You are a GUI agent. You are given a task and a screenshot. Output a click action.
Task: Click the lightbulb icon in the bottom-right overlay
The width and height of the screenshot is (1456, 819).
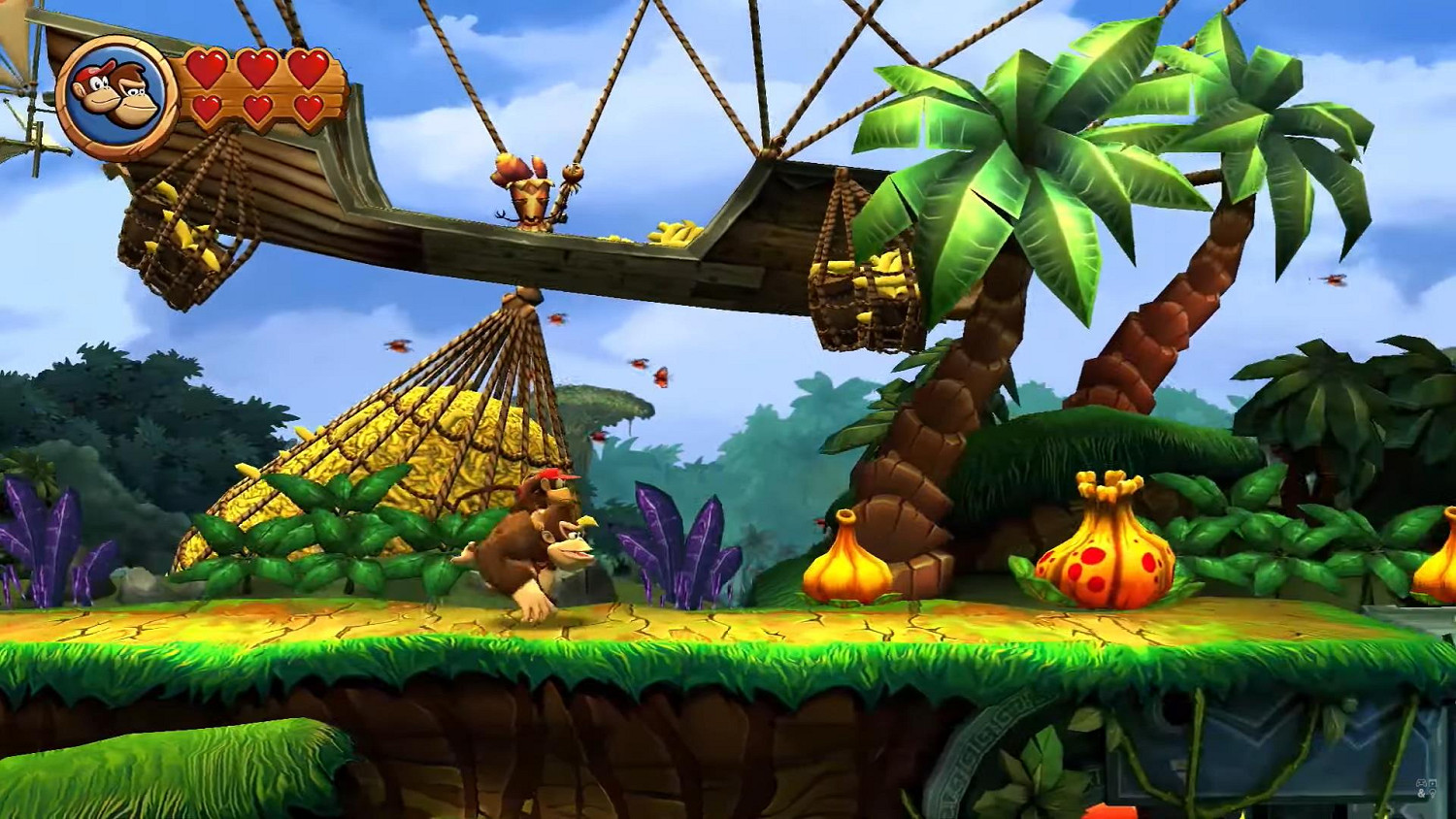[x=1433, y=794]
